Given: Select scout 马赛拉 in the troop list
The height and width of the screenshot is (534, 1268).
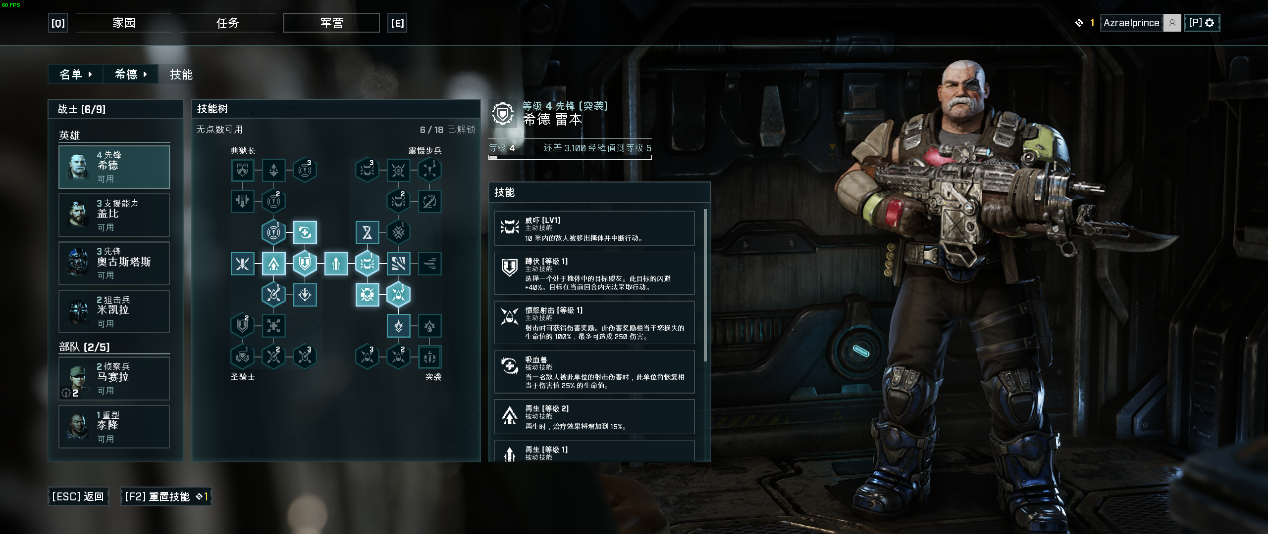Looking at the screenshot, I should click(x=114, y=379).
